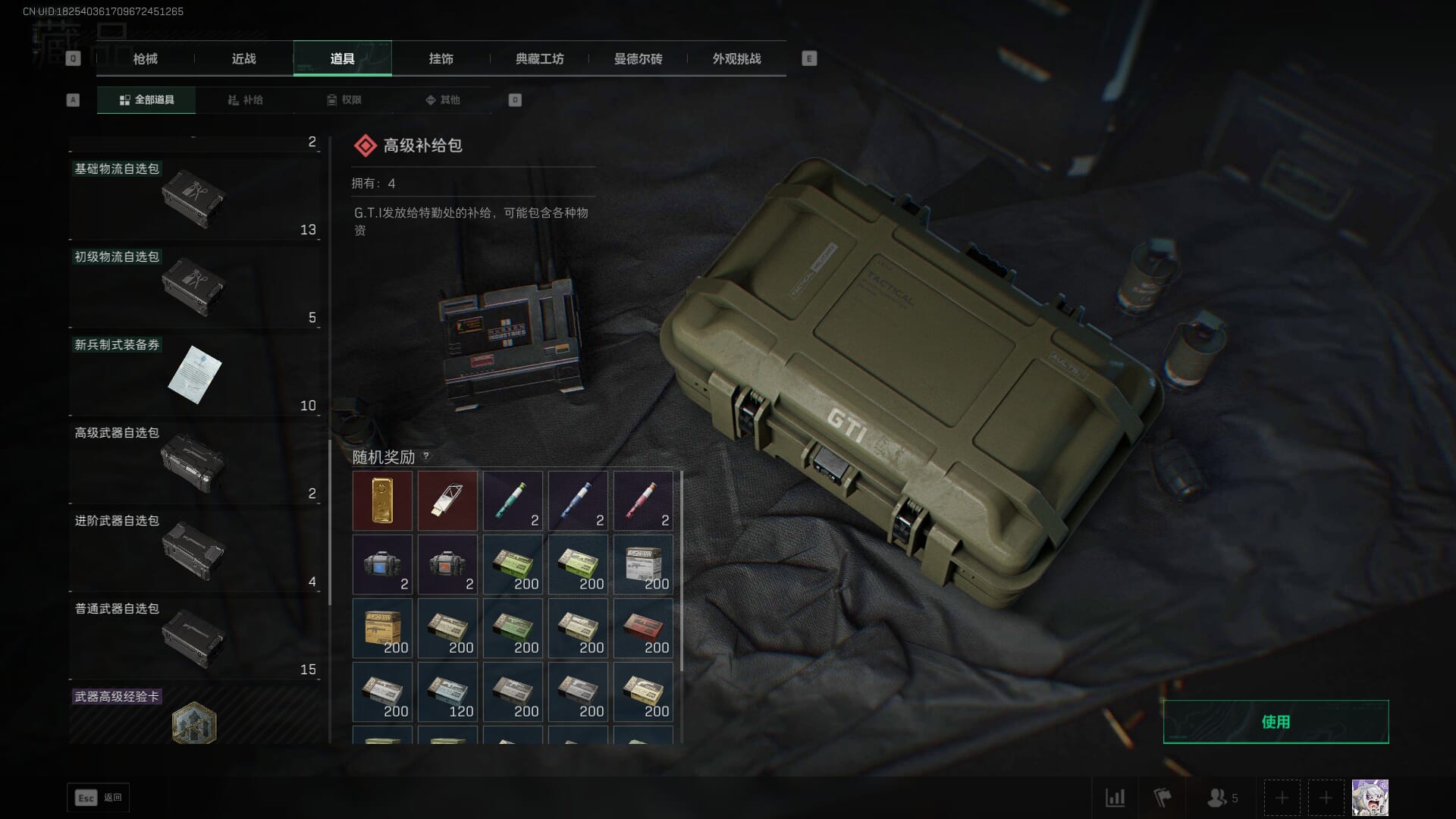Screen dimensions: 1456x819
Task: Select the 挂饰 category tab
Action: (441, 58)
